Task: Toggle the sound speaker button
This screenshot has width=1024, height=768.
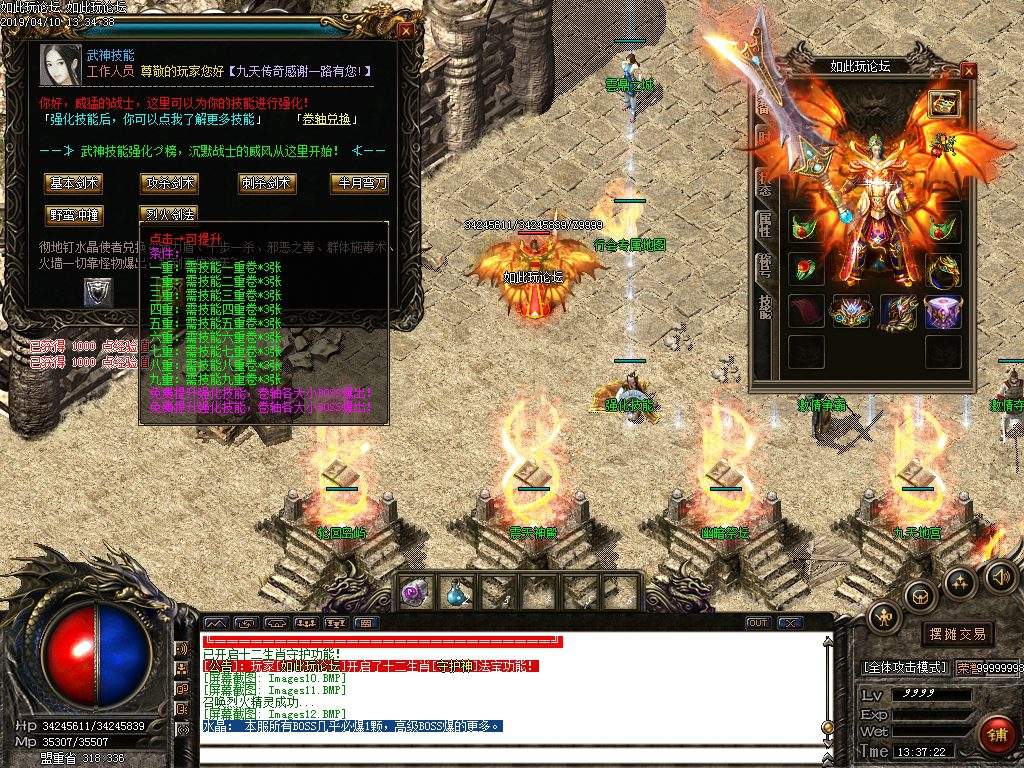Action: tap(1000, 577)
